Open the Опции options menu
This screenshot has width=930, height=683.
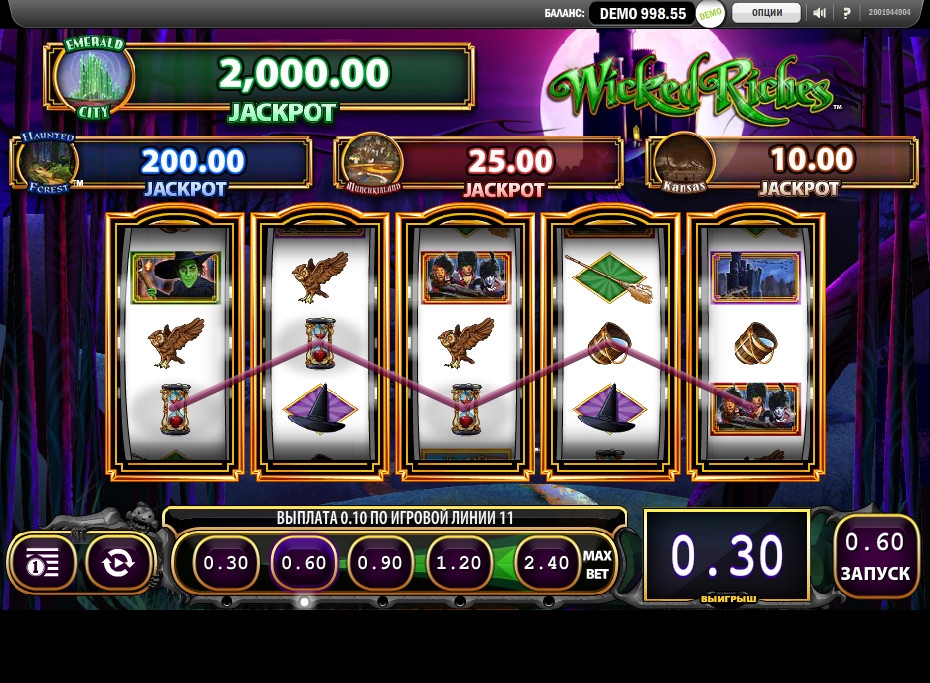[x=766, y=13]
